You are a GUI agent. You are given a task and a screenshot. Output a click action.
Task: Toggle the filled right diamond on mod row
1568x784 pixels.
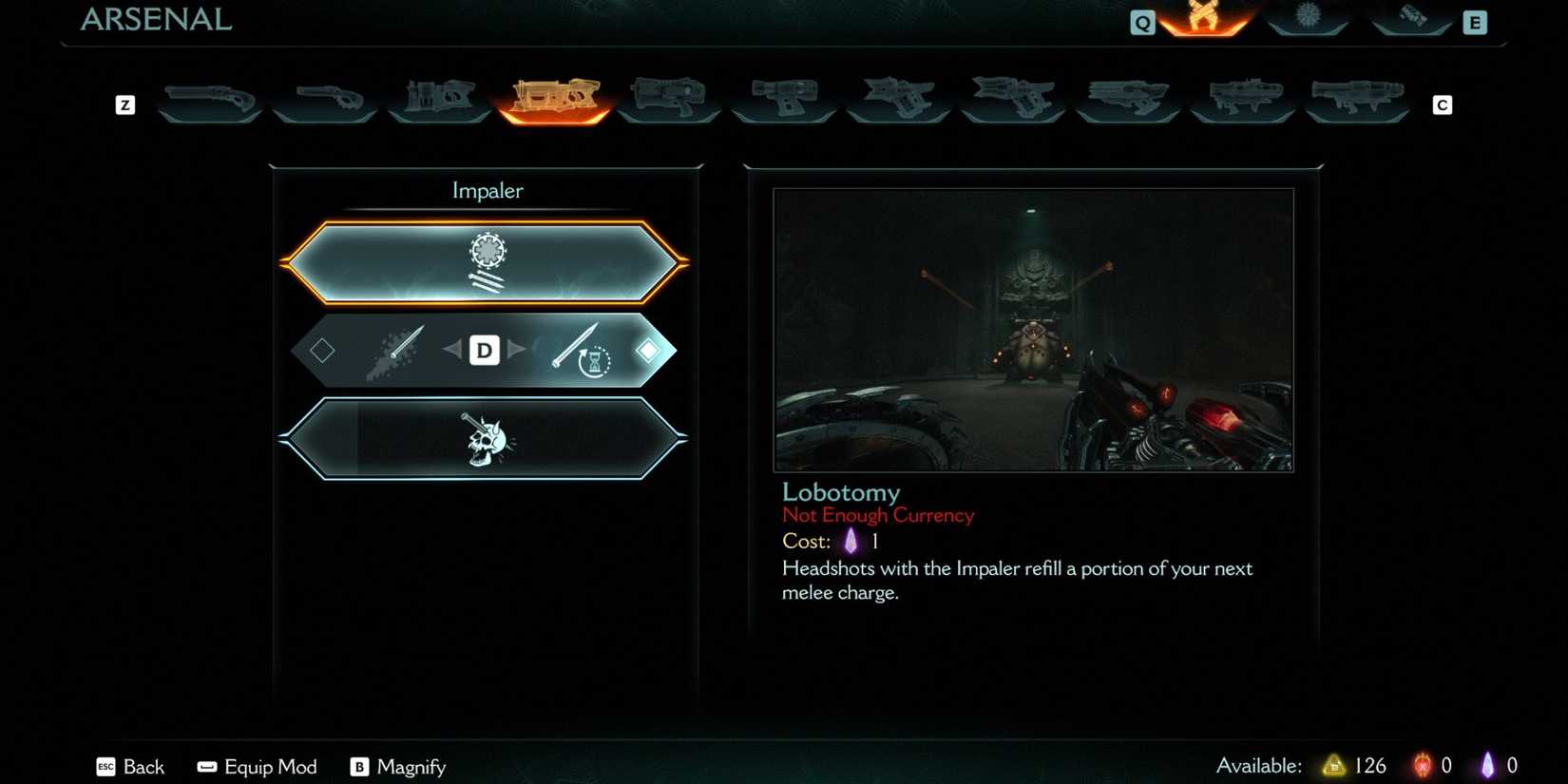[650, 350]
